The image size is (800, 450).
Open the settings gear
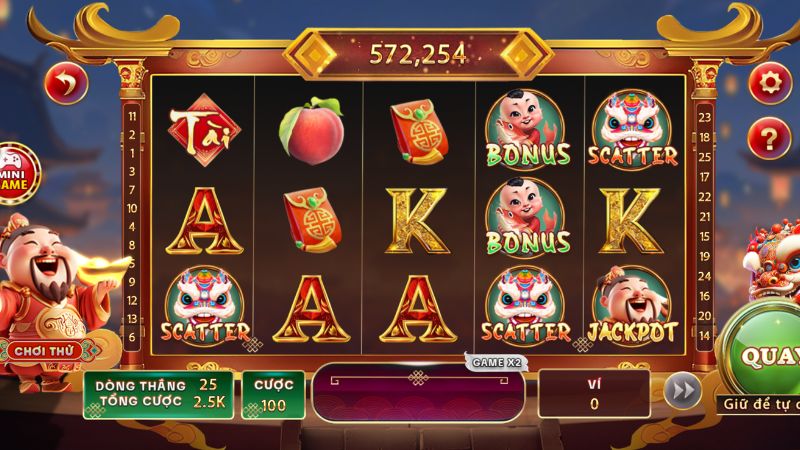[x=769, y=81]
